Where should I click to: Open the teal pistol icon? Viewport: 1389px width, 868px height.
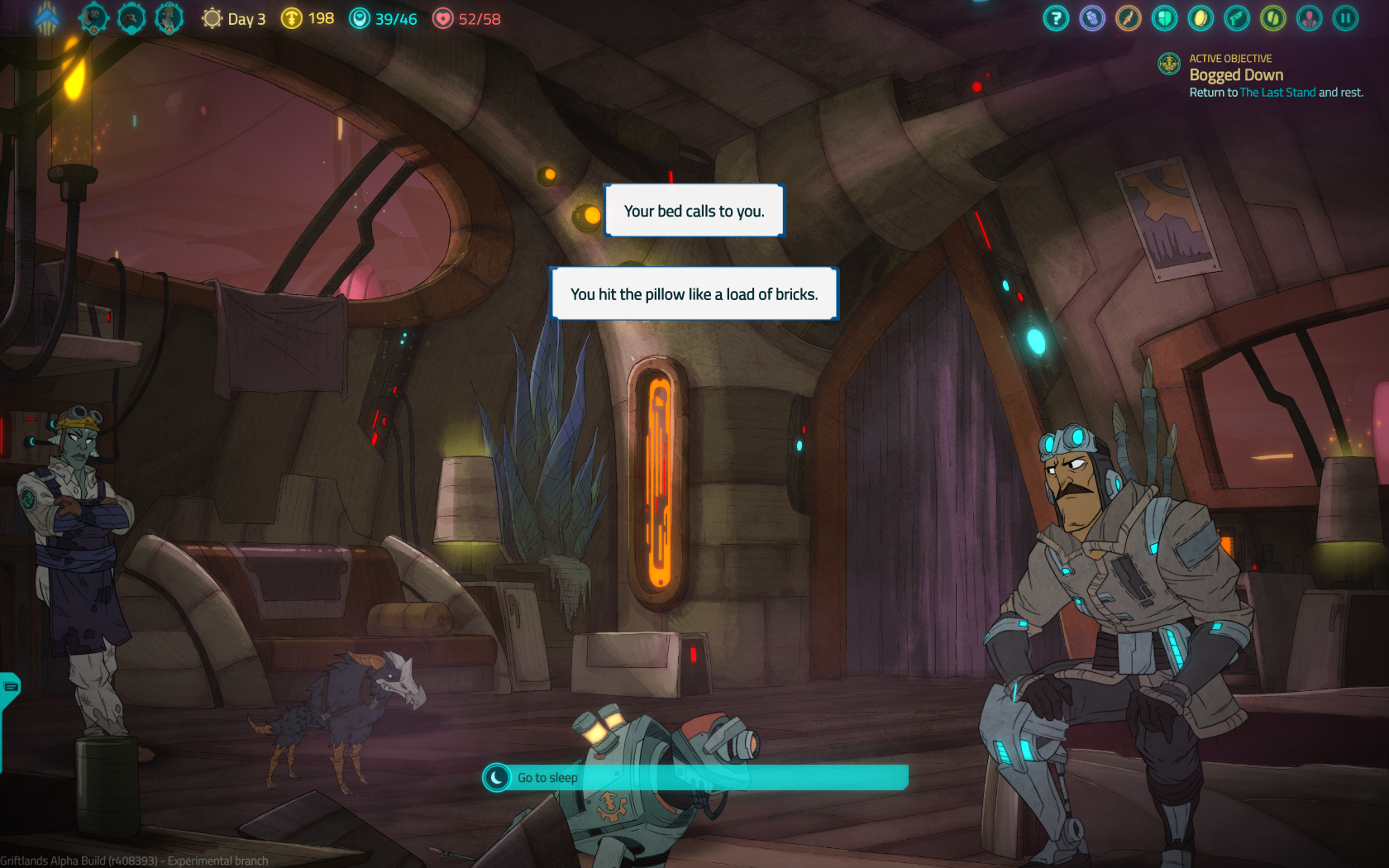click(x=1237, y=18)
